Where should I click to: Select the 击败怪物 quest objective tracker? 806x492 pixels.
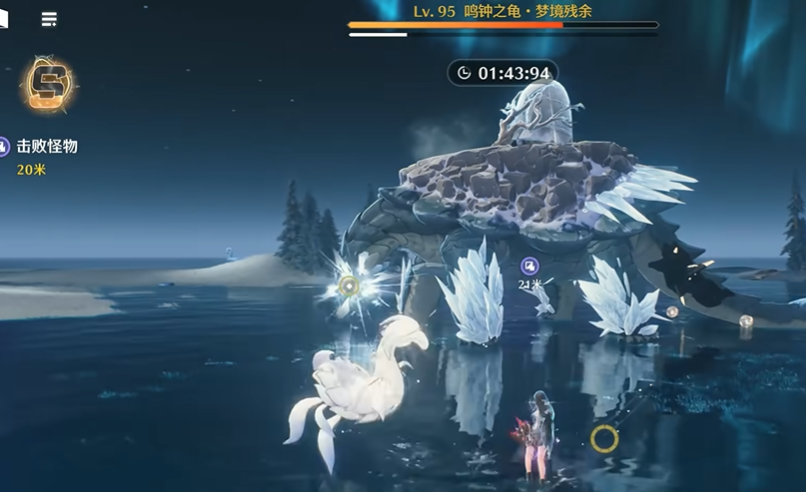coord(46,146)
